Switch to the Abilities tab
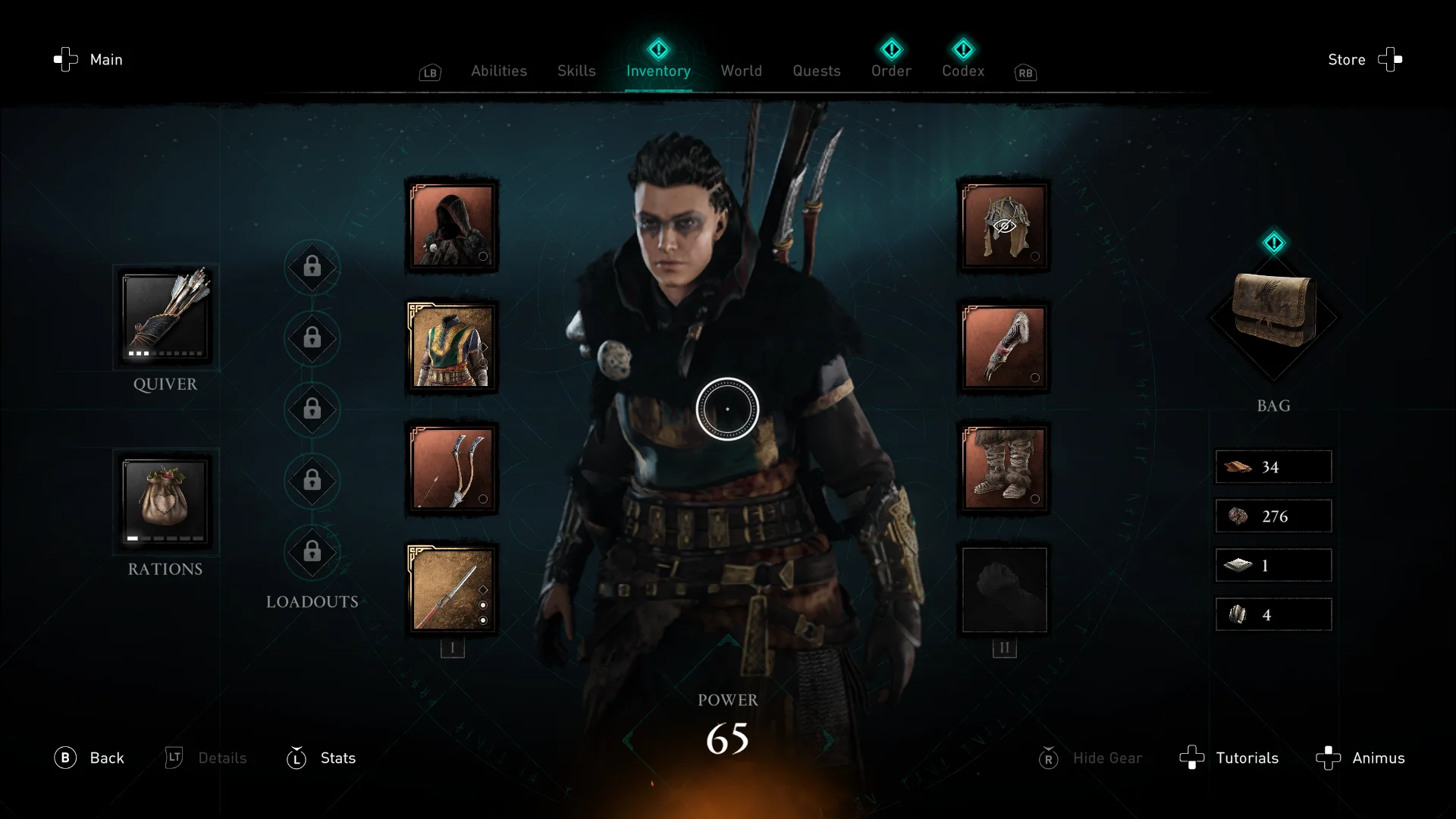 pos(498,71)
